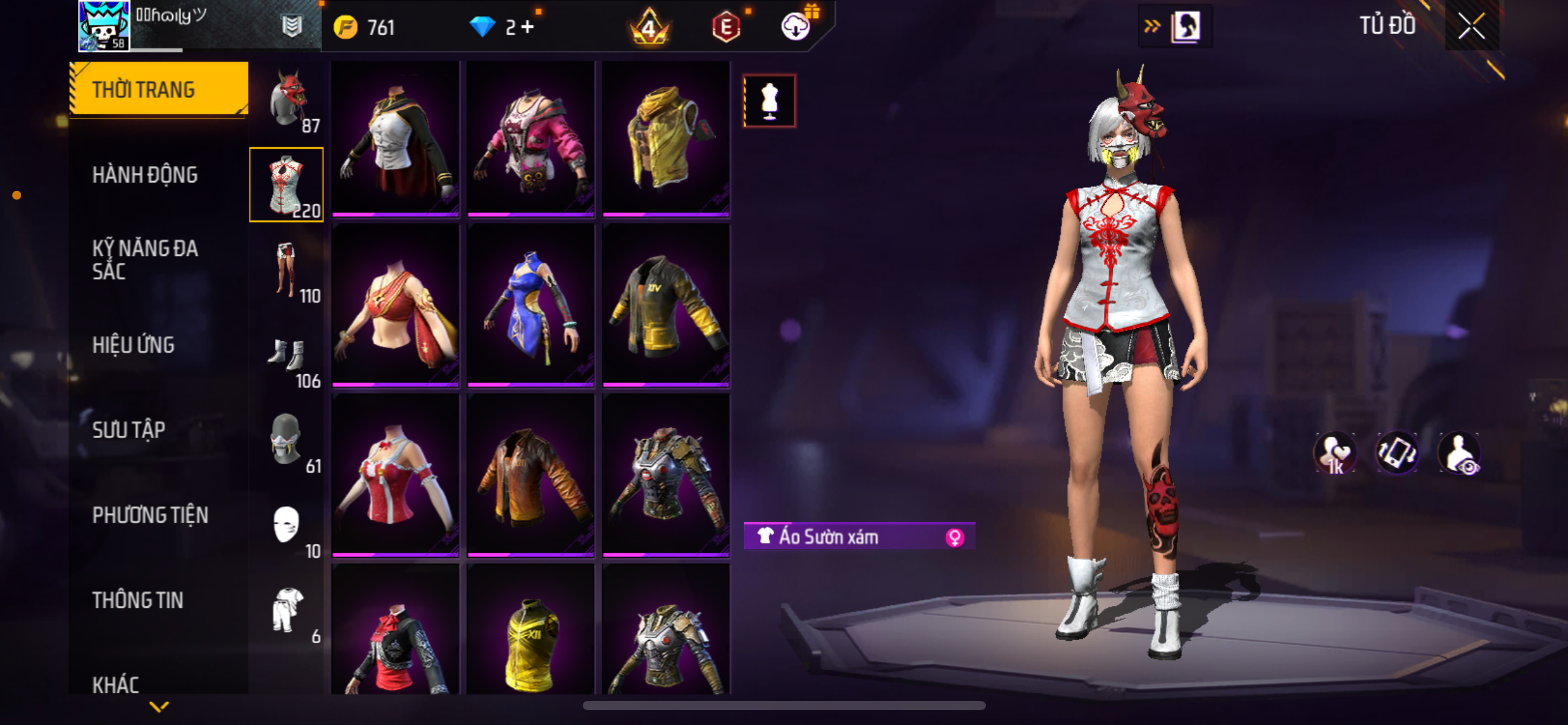The height and width of the screenshot is (725, 1568).
Task: Choose the pants category showing 110
Action: coord(287,271)
